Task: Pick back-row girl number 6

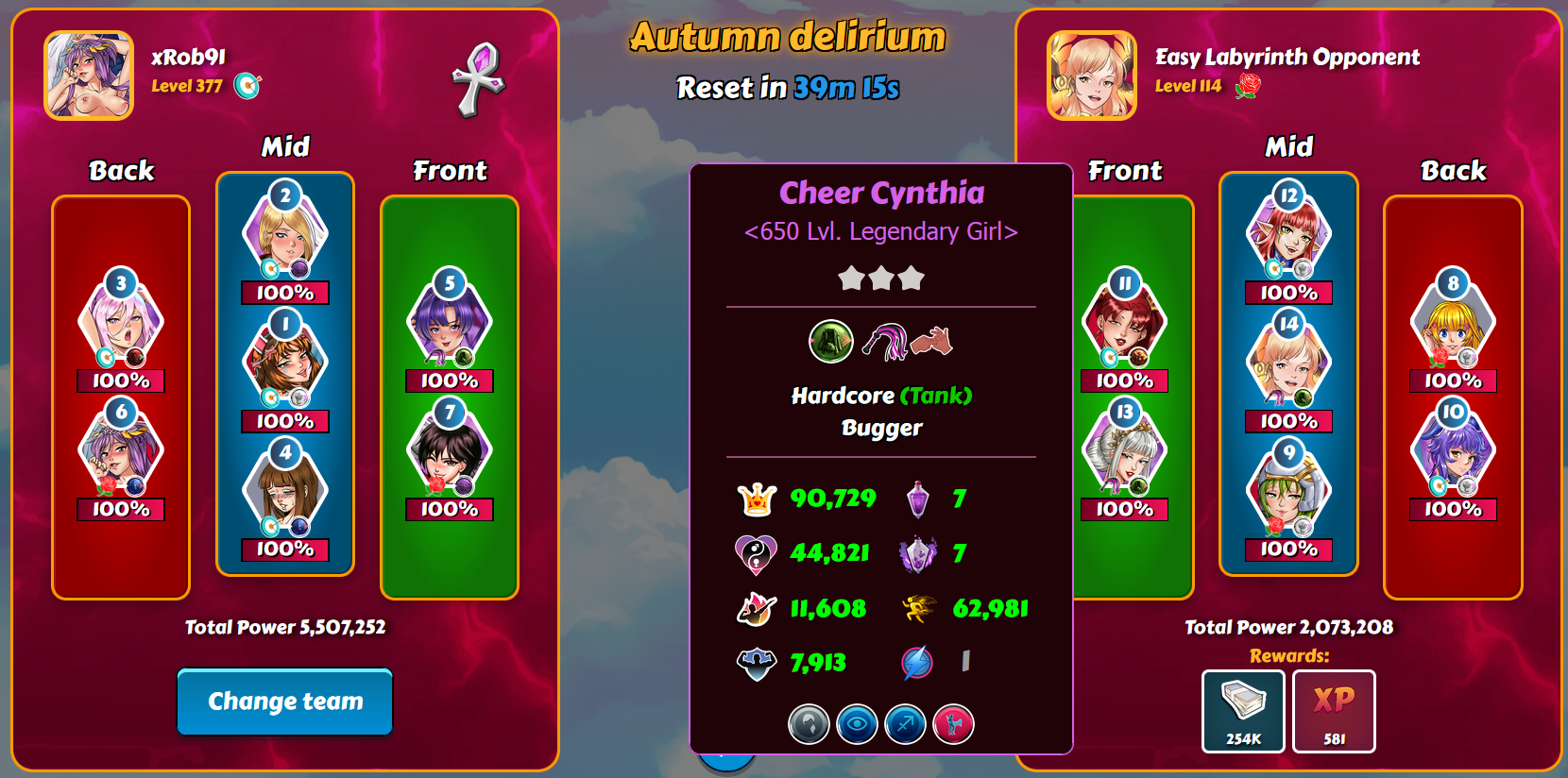Action: pos(121,452)
